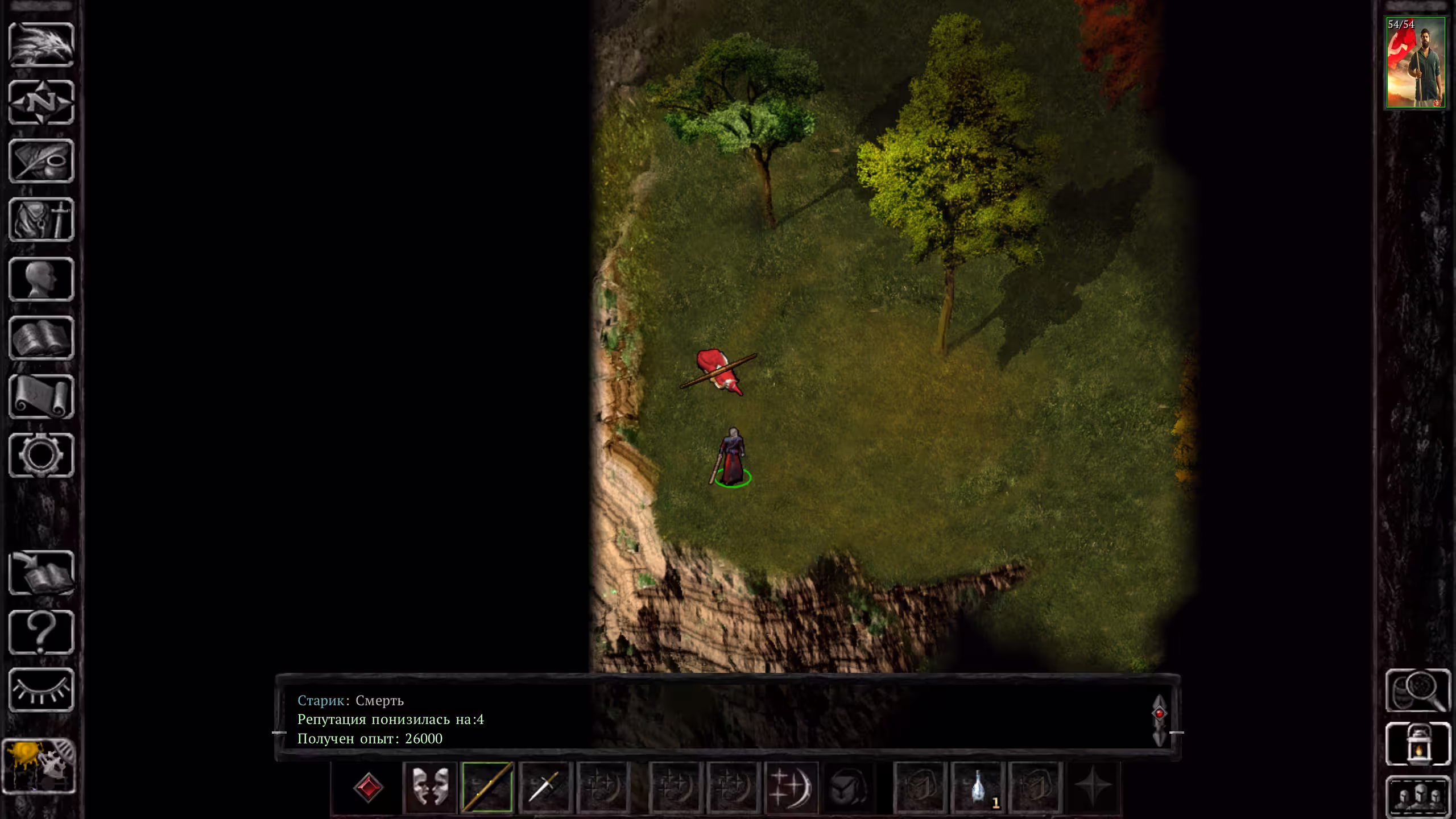
Task: Open the gear options menu
Action: point(42,455)
